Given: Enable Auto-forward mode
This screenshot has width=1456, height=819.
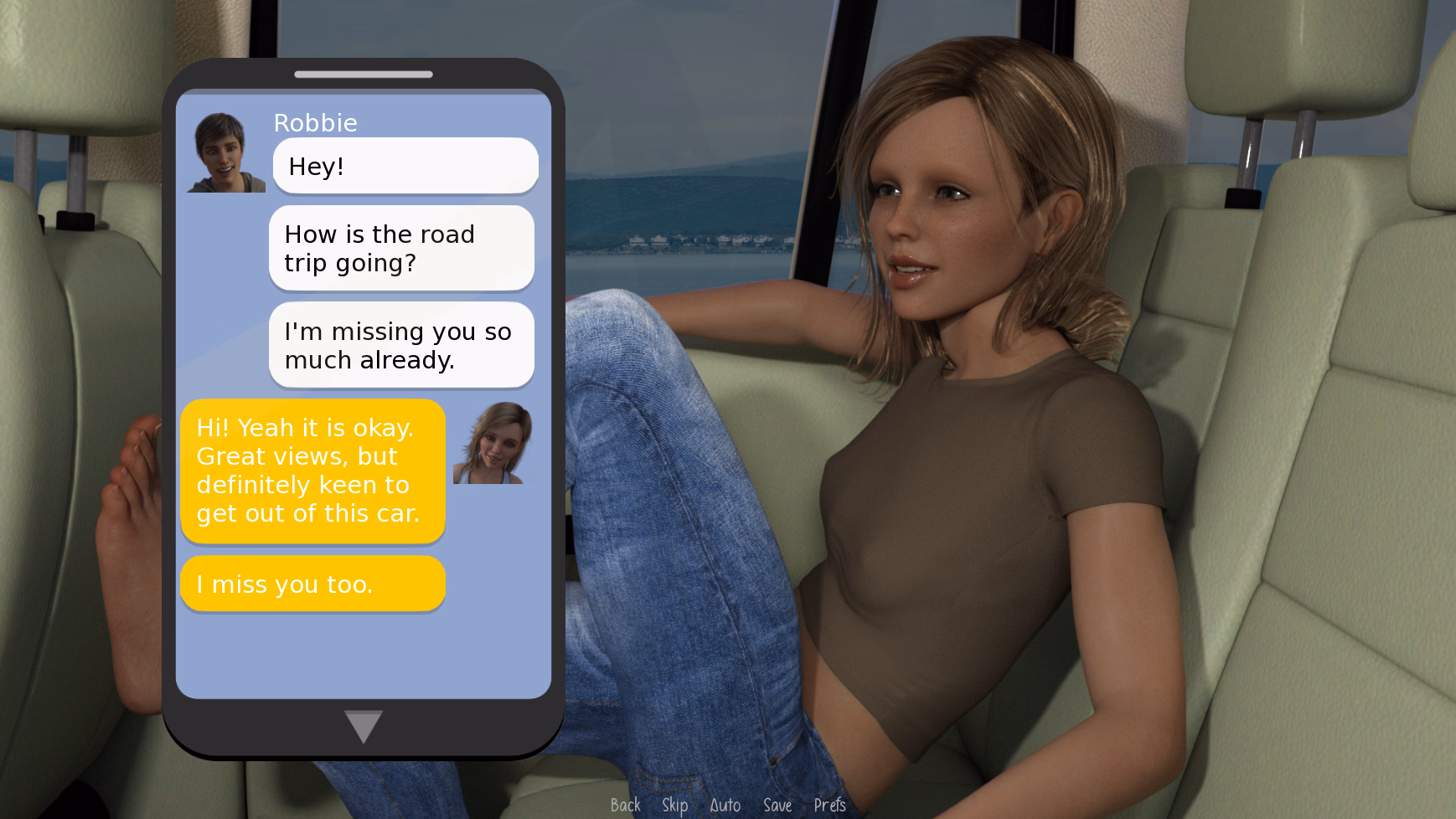Looking at the screenshot, I should (x=725, y=805).
